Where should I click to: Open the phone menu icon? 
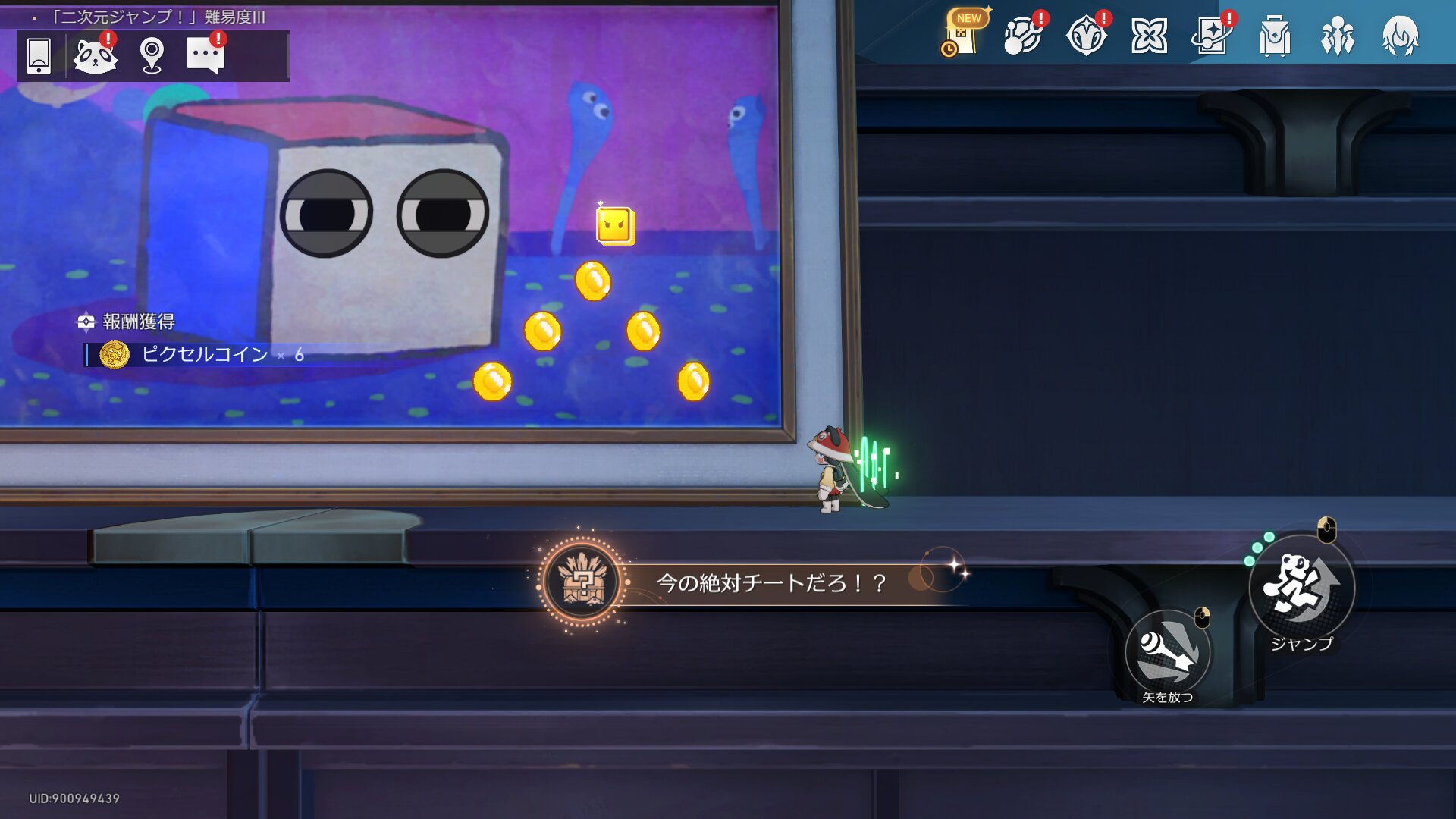click(x=39, y=56)
